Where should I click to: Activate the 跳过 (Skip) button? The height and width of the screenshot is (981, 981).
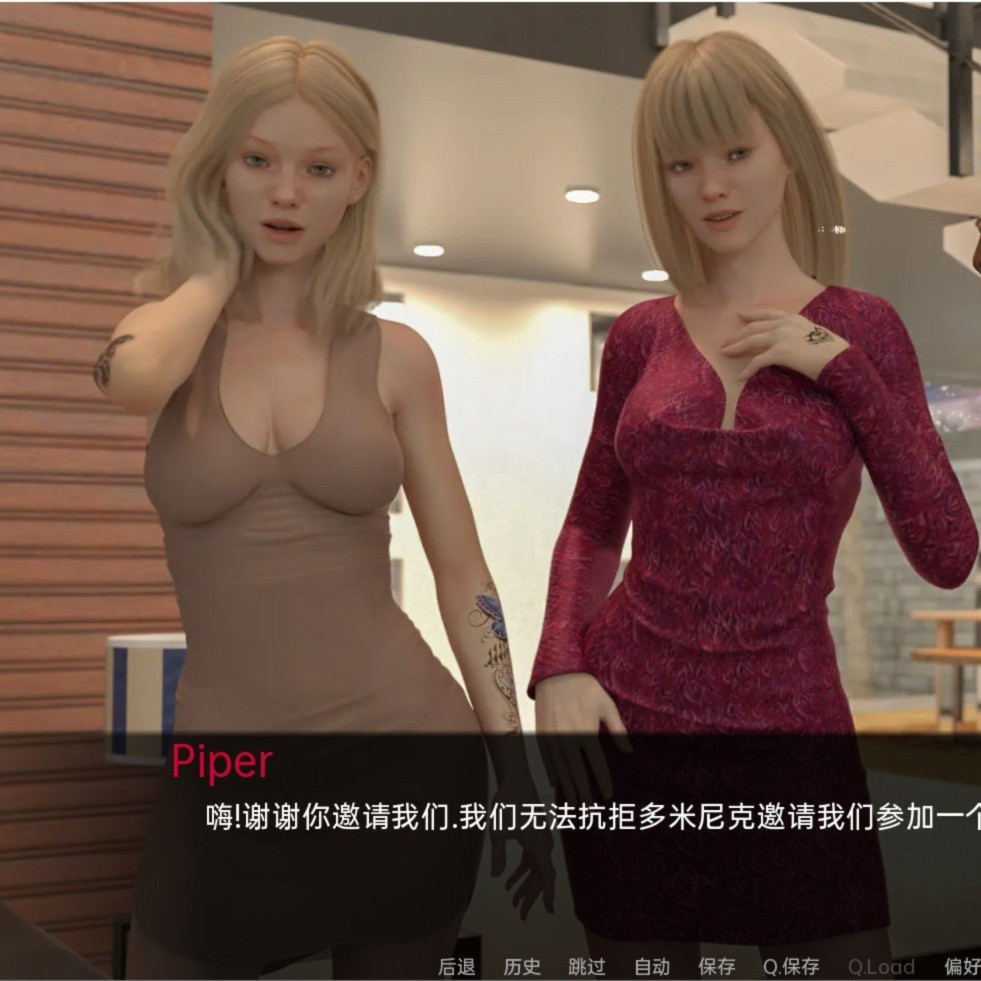pos(587,966)
